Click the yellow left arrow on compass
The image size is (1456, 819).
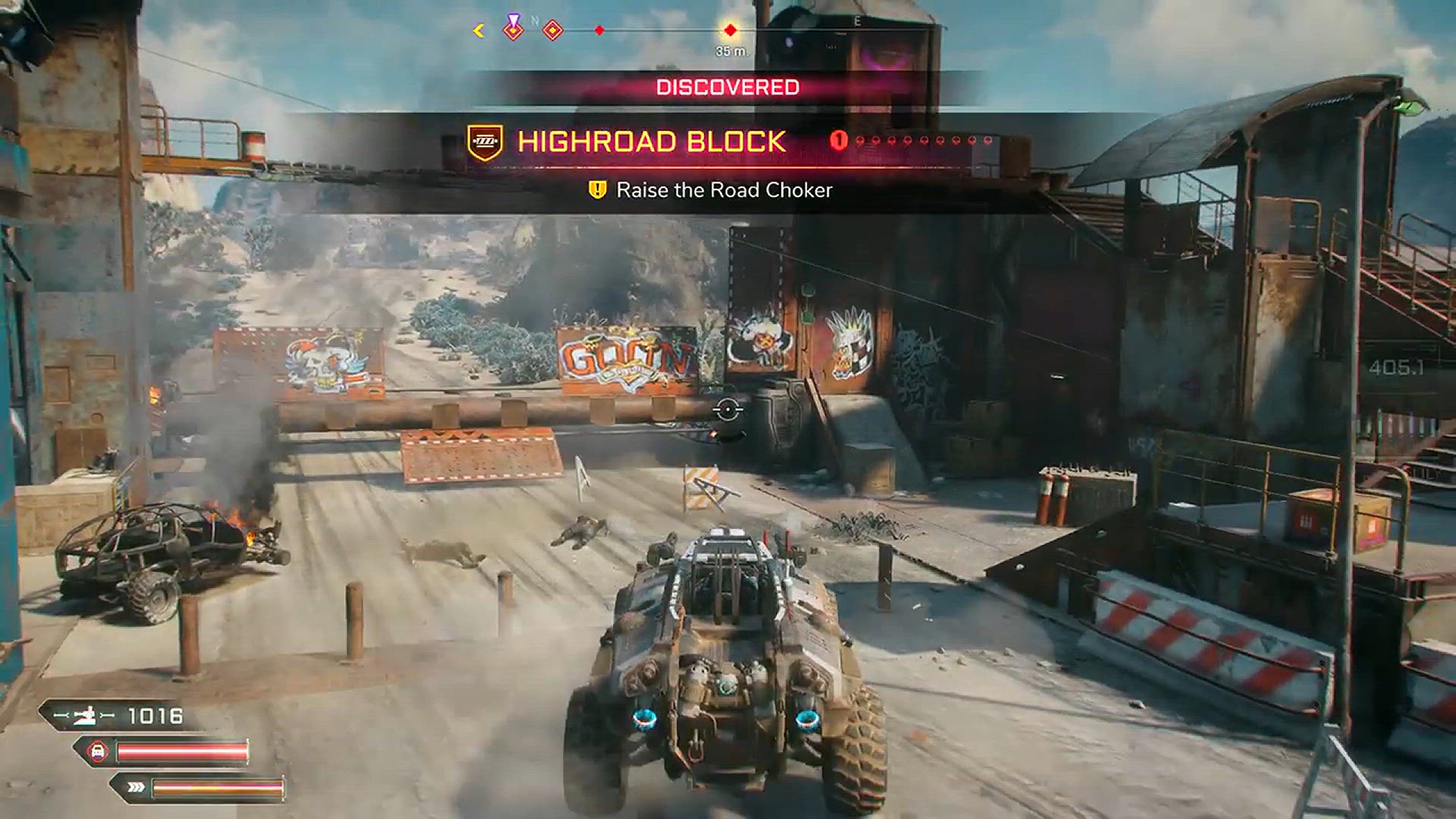click(479, 30)
